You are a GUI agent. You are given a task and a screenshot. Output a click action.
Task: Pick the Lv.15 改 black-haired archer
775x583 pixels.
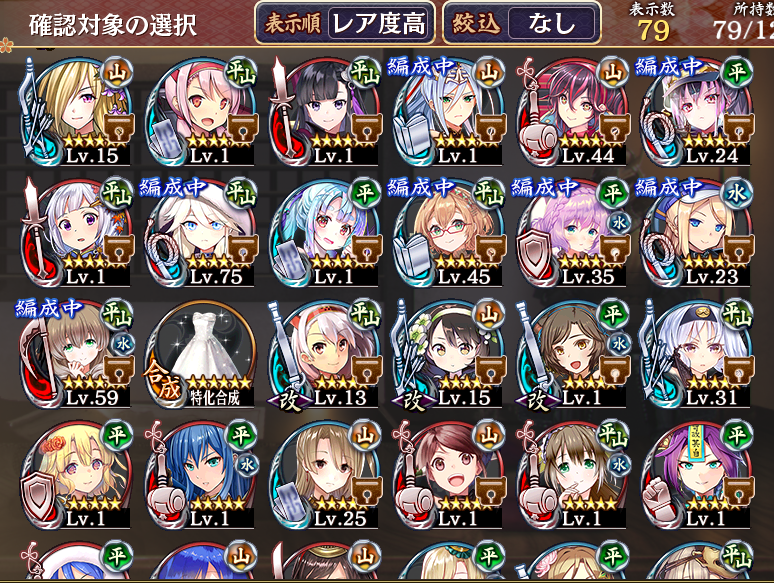tap(447, 352)
